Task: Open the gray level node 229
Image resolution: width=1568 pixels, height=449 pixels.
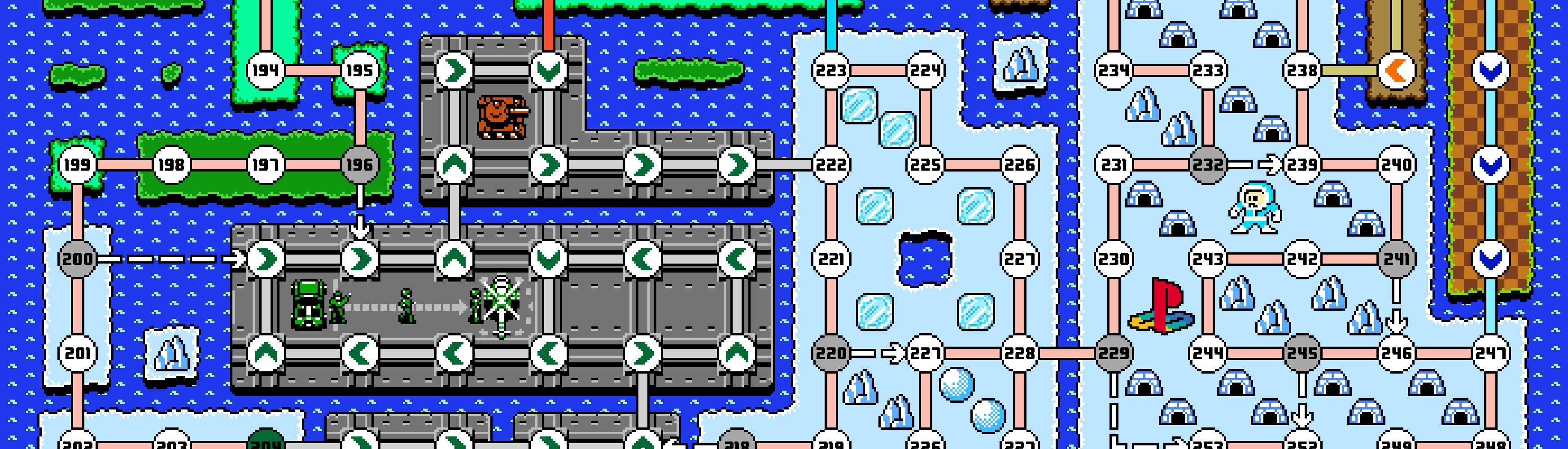Action: pos(1114,353)
